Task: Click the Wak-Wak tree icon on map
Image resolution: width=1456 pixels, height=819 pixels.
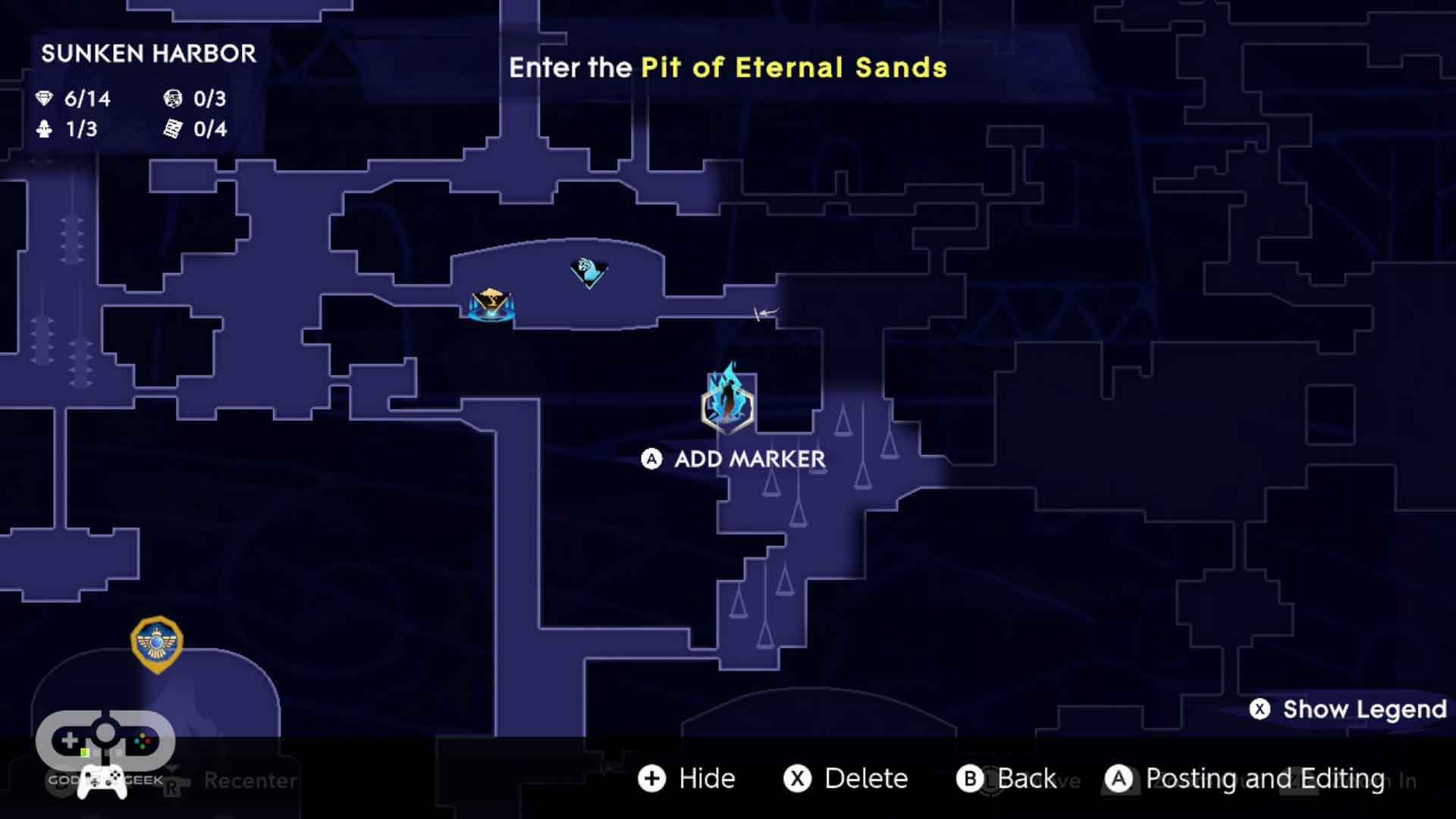Action: (x=491, y=305)
